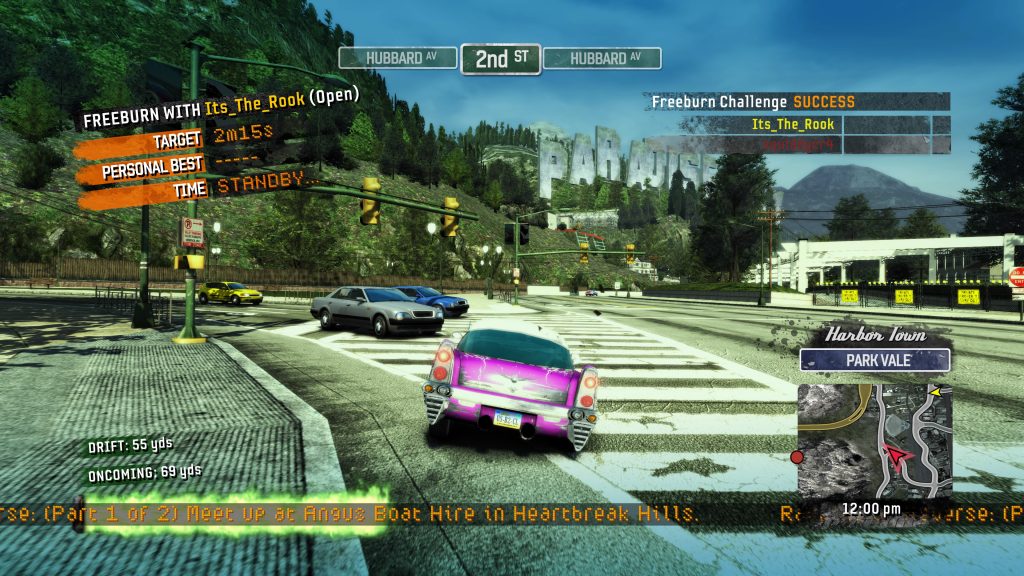Click the yellow player arrow on the minimap
1024x576 pixels.
tap(936, 392)
